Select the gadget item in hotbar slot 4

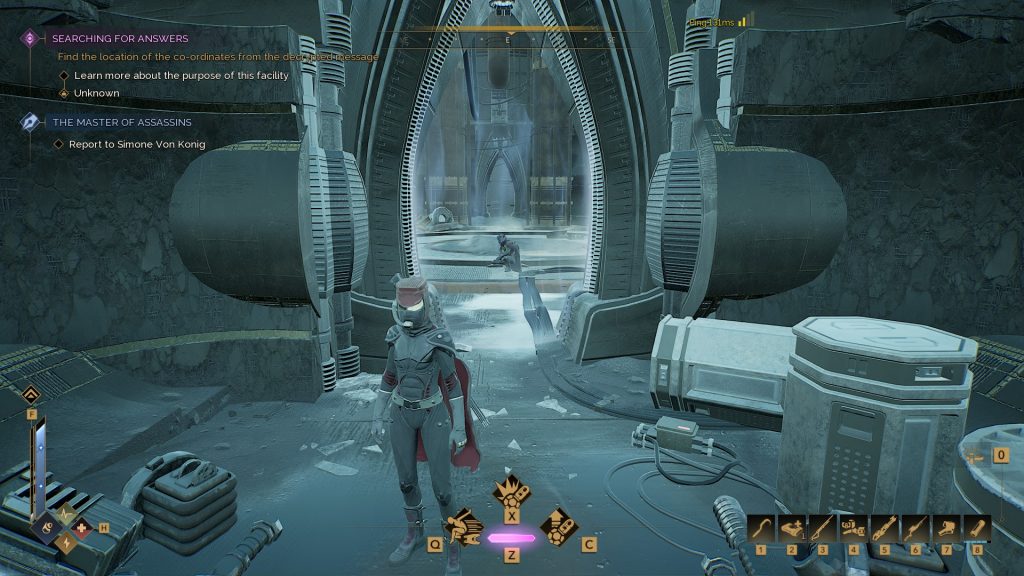pos(854,529)
